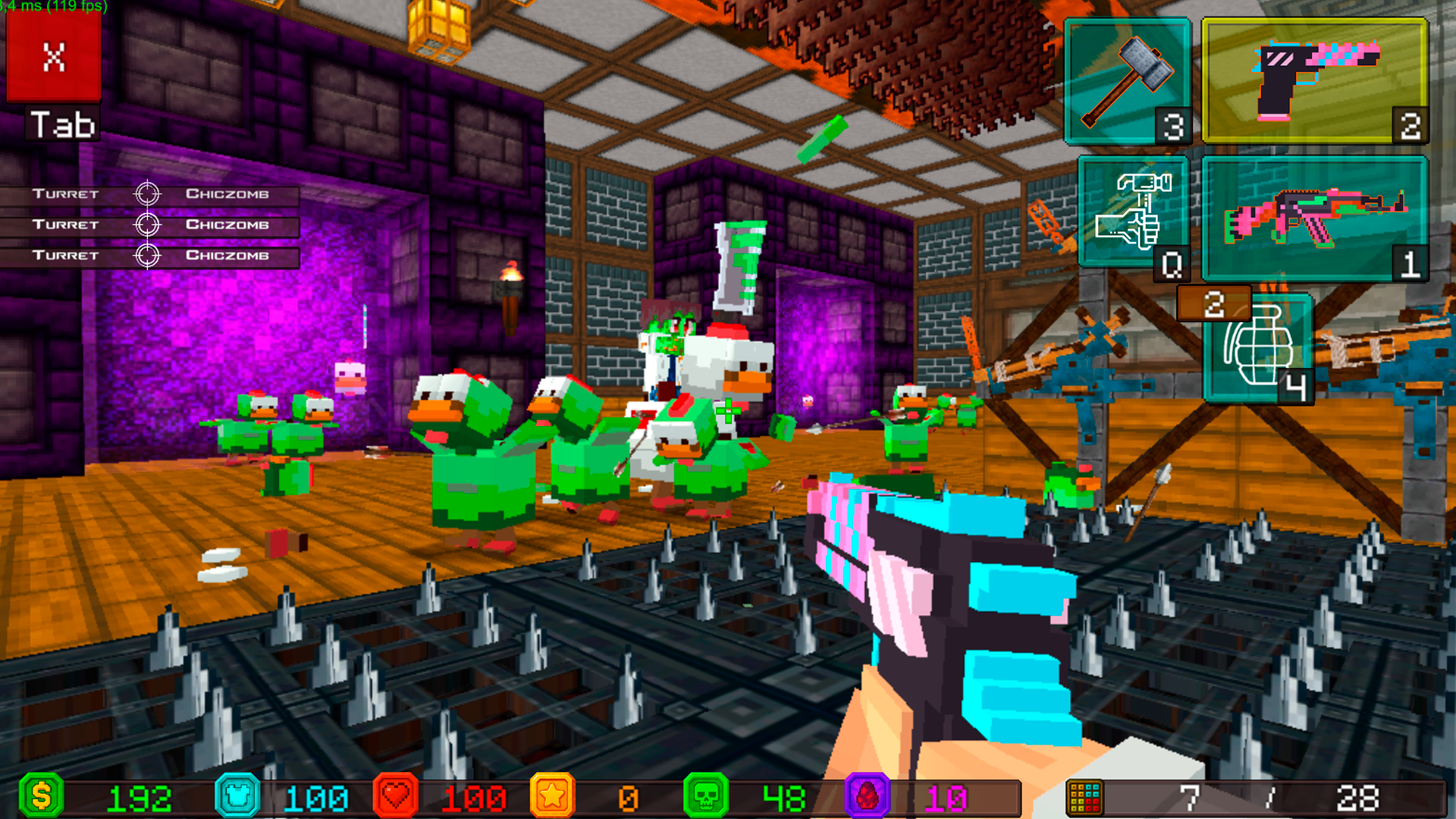1456x819 pixels.
Task: Click the green FPS counter text
Action: 53,6
